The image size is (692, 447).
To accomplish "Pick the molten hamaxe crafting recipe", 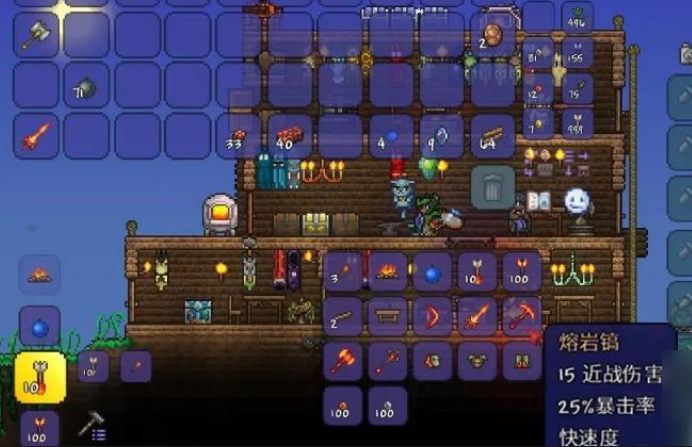I will (x=342, y=361).
